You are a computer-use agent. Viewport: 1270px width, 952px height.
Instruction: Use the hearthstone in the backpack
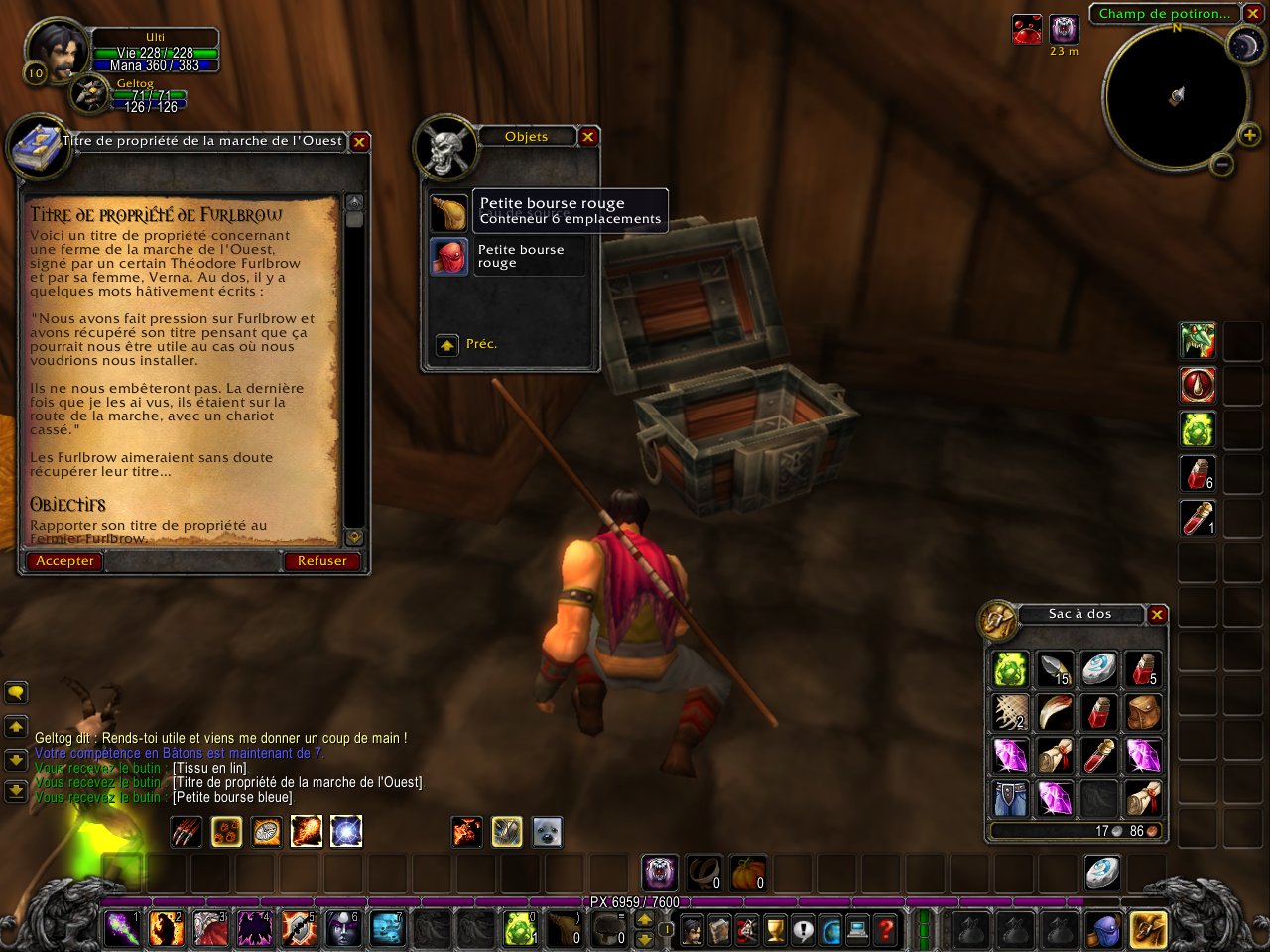[x=1099, y=669]
